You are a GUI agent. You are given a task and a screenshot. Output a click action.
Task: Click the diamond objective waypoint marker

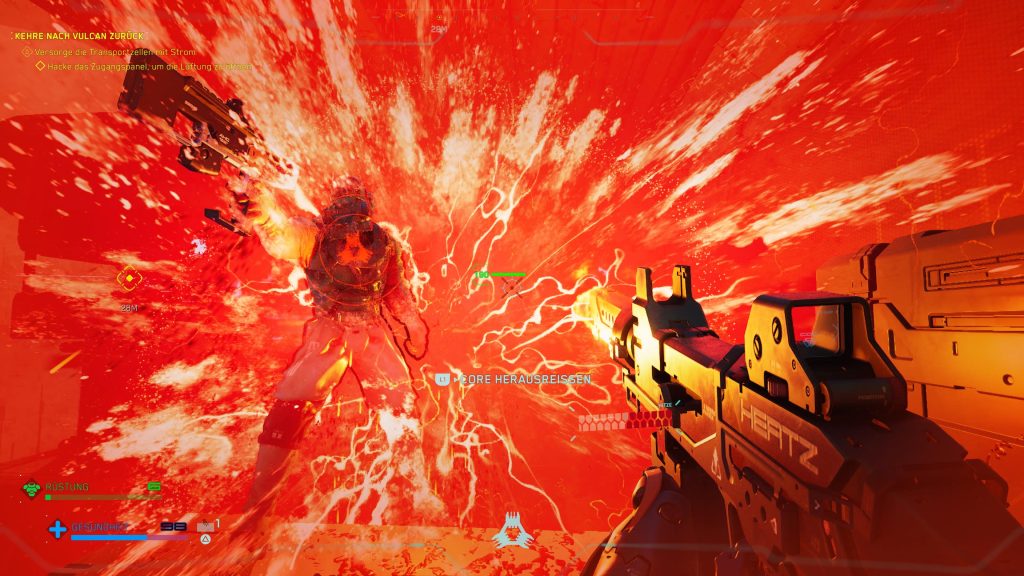coord(128,278)
